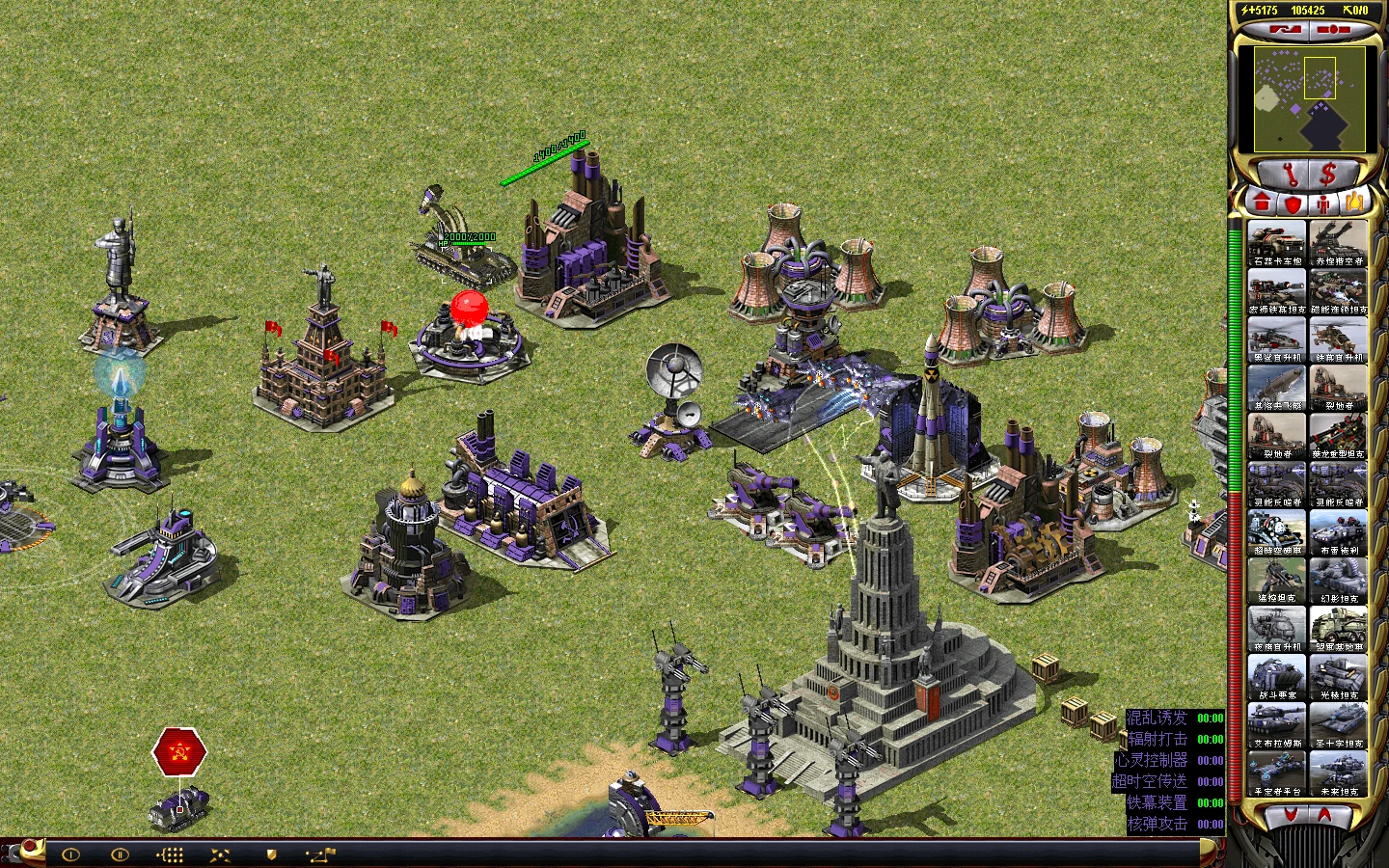Choose the 超时空矿车 build icon
1389x868 pixels.
point(1276,531)
